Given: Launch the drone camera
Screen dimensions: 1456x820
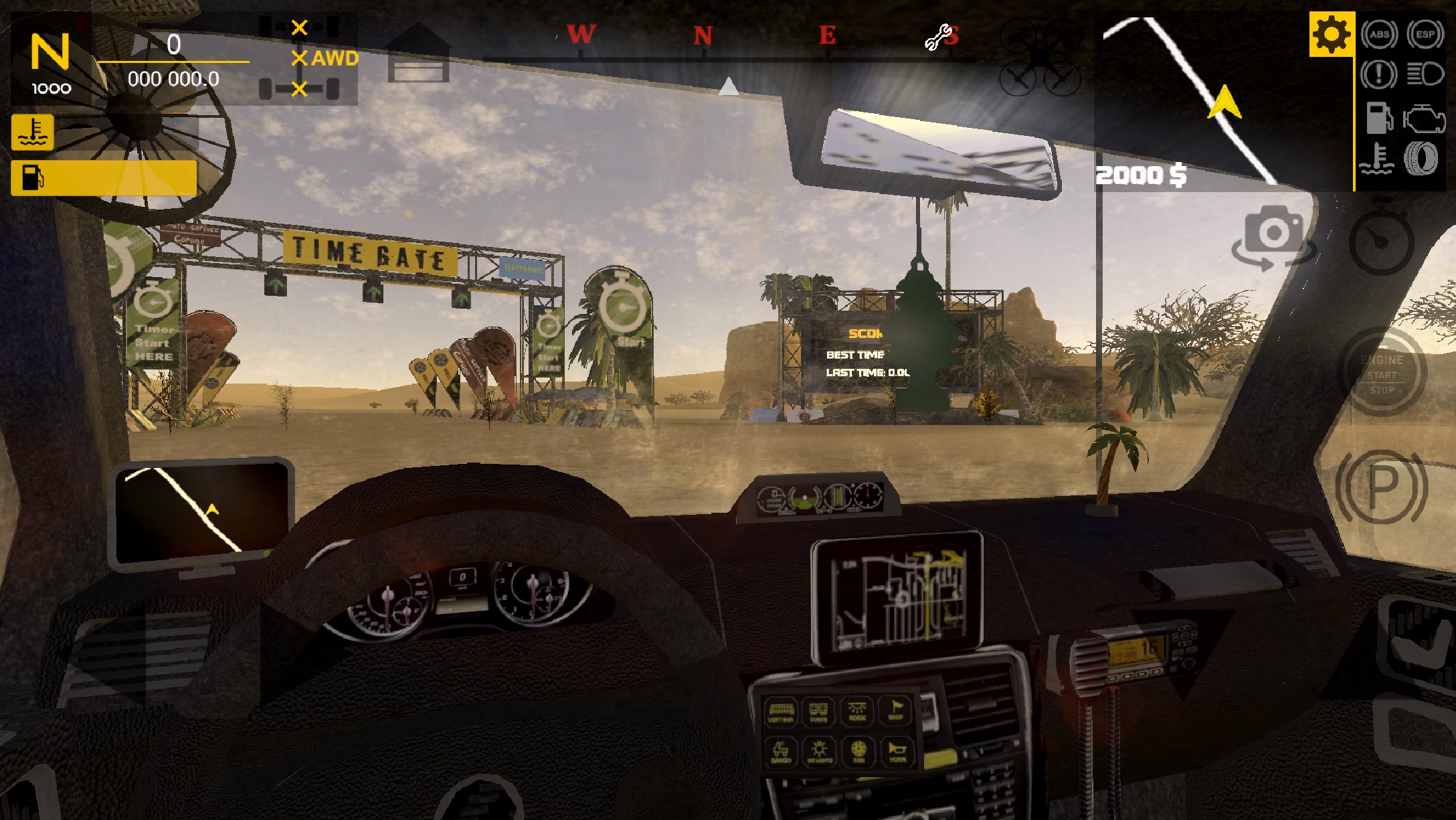Looking at the screenshot, I should [x=1039, y=58].
